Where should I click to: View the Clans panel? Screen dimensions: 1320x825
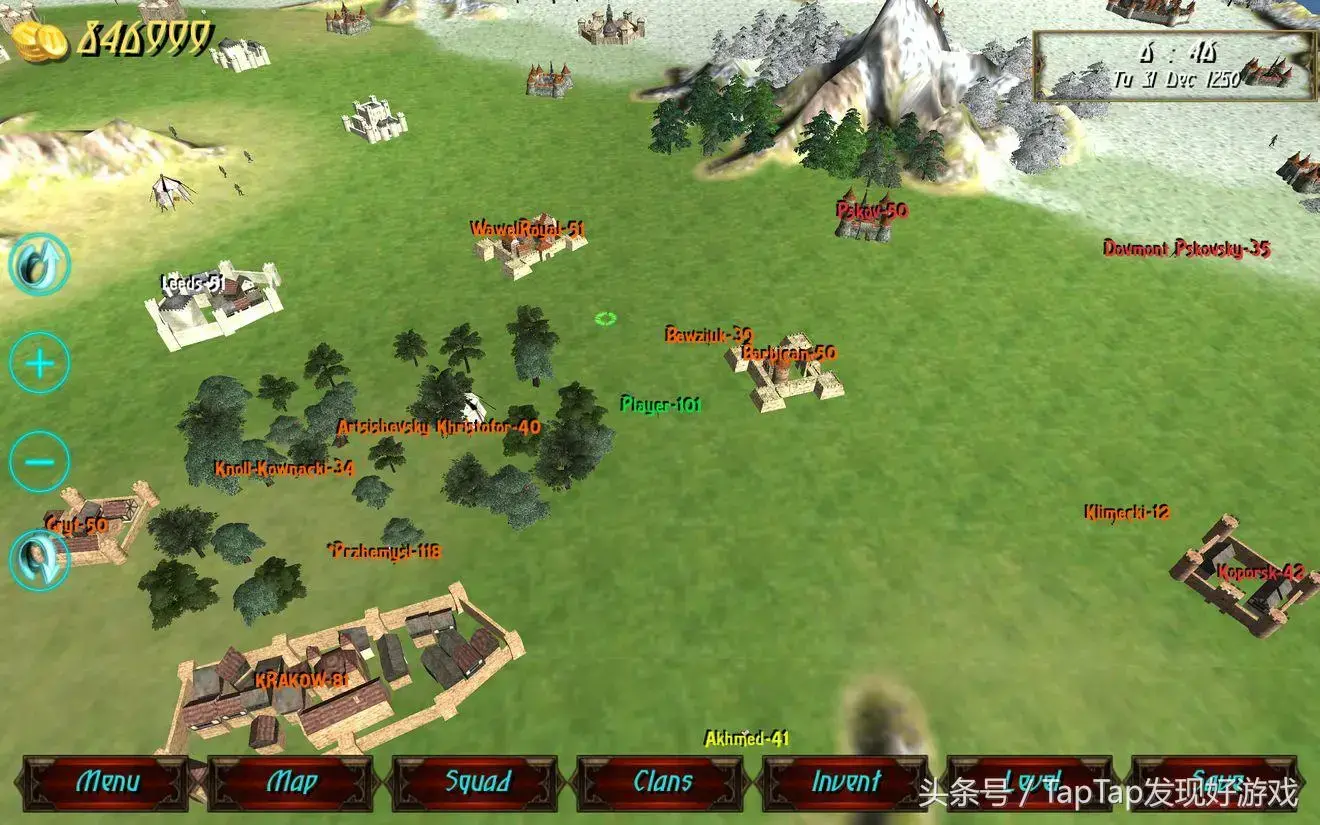(662, 782)
